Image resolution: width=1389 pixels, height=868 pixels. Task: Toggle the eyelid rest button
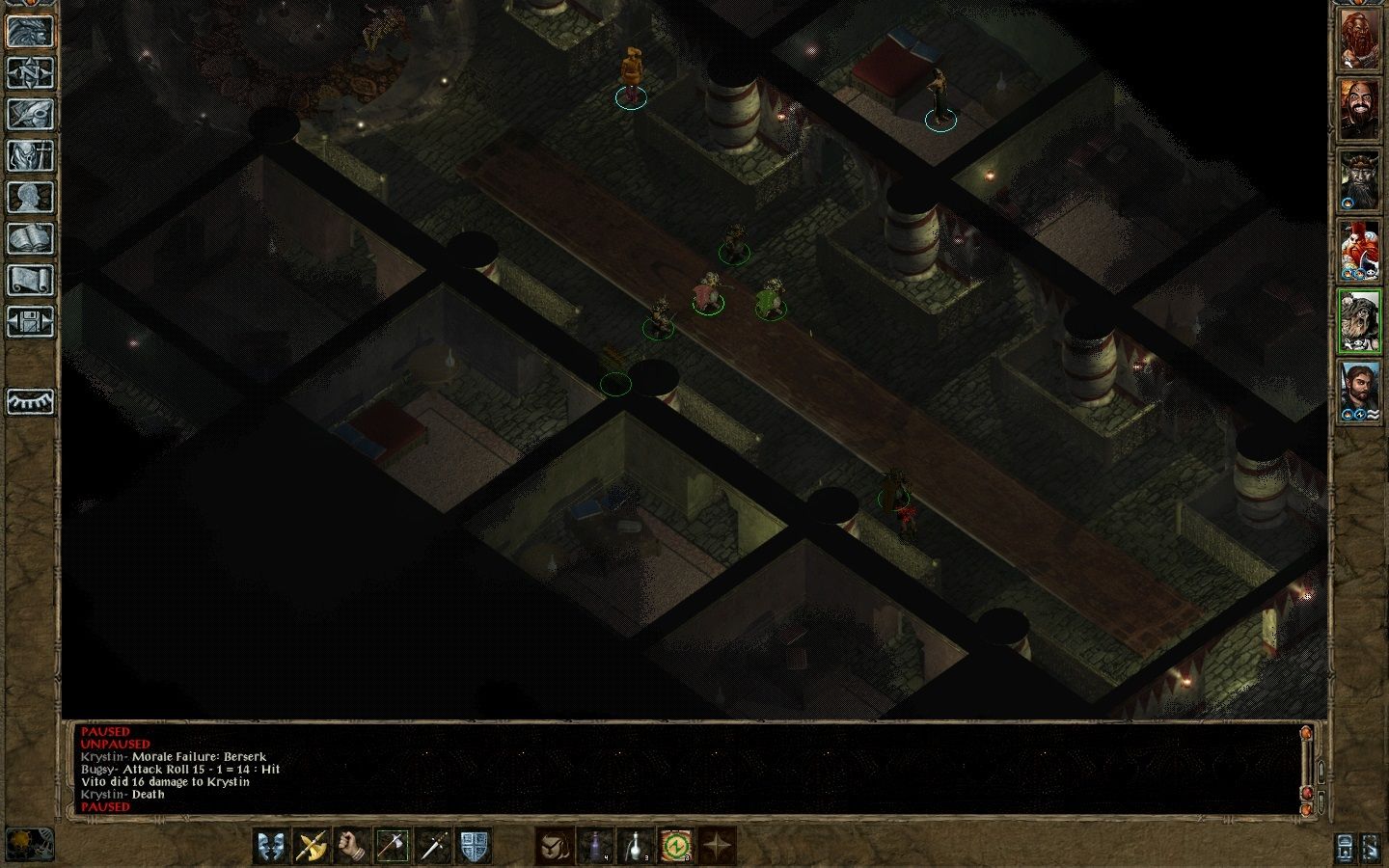tap(31, 401)
